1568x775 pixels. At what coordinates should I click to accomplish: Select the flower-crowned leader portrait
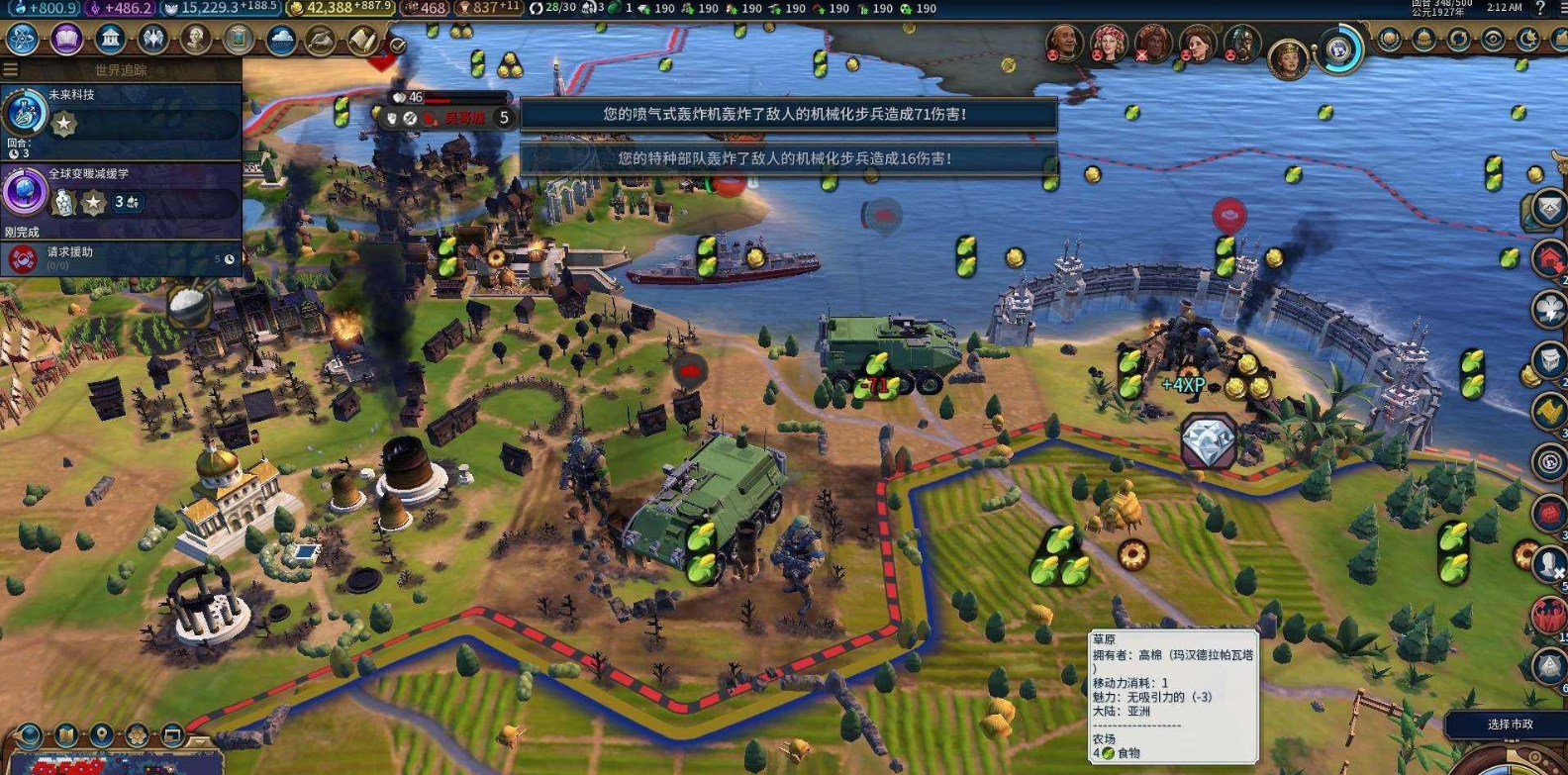coord(1108,43)
